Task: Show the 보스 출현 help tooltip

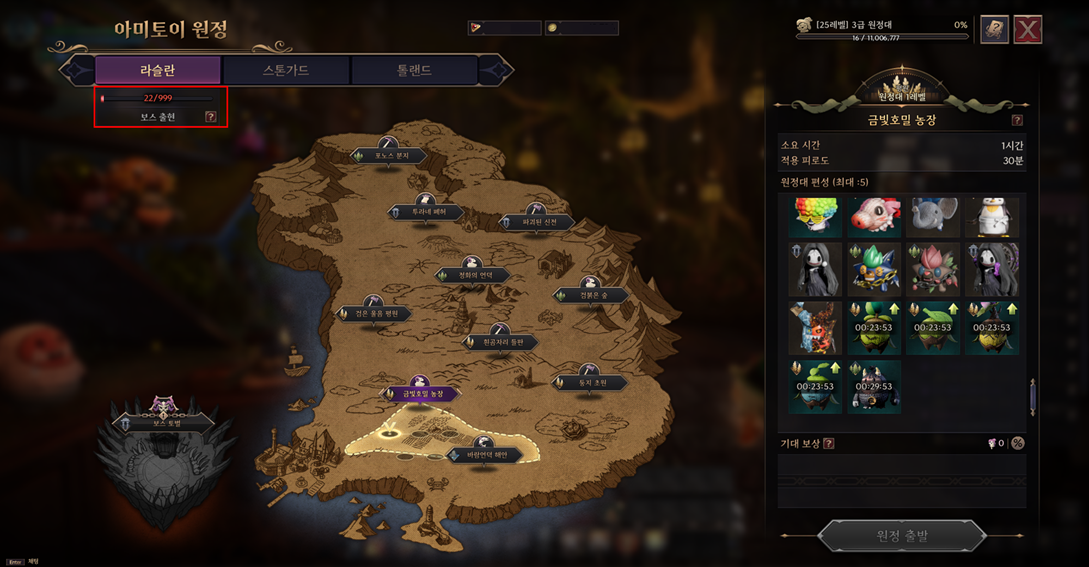Action: [210, 117]
